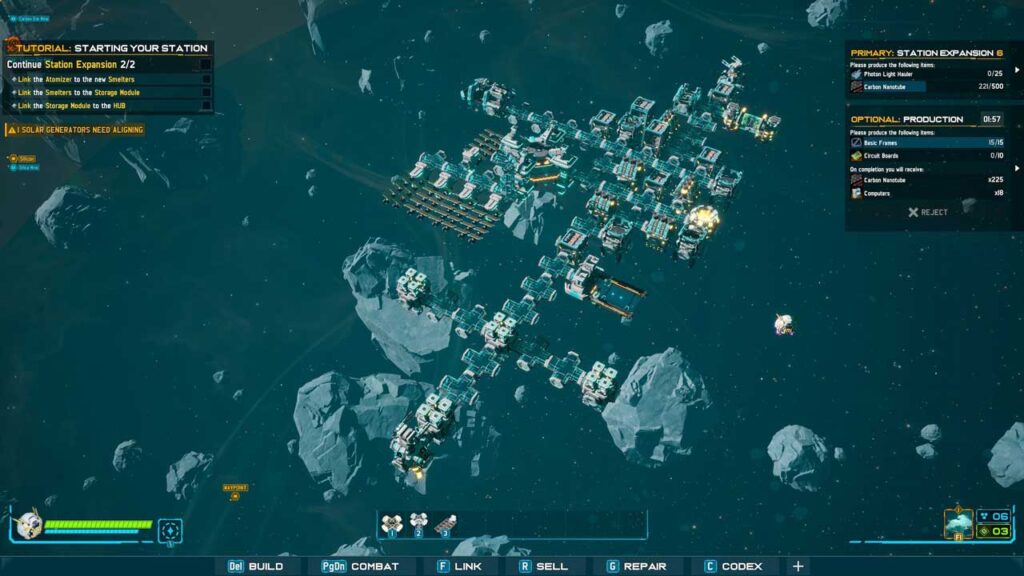Click the target reticle icon beside health bar

pos(170,529)
